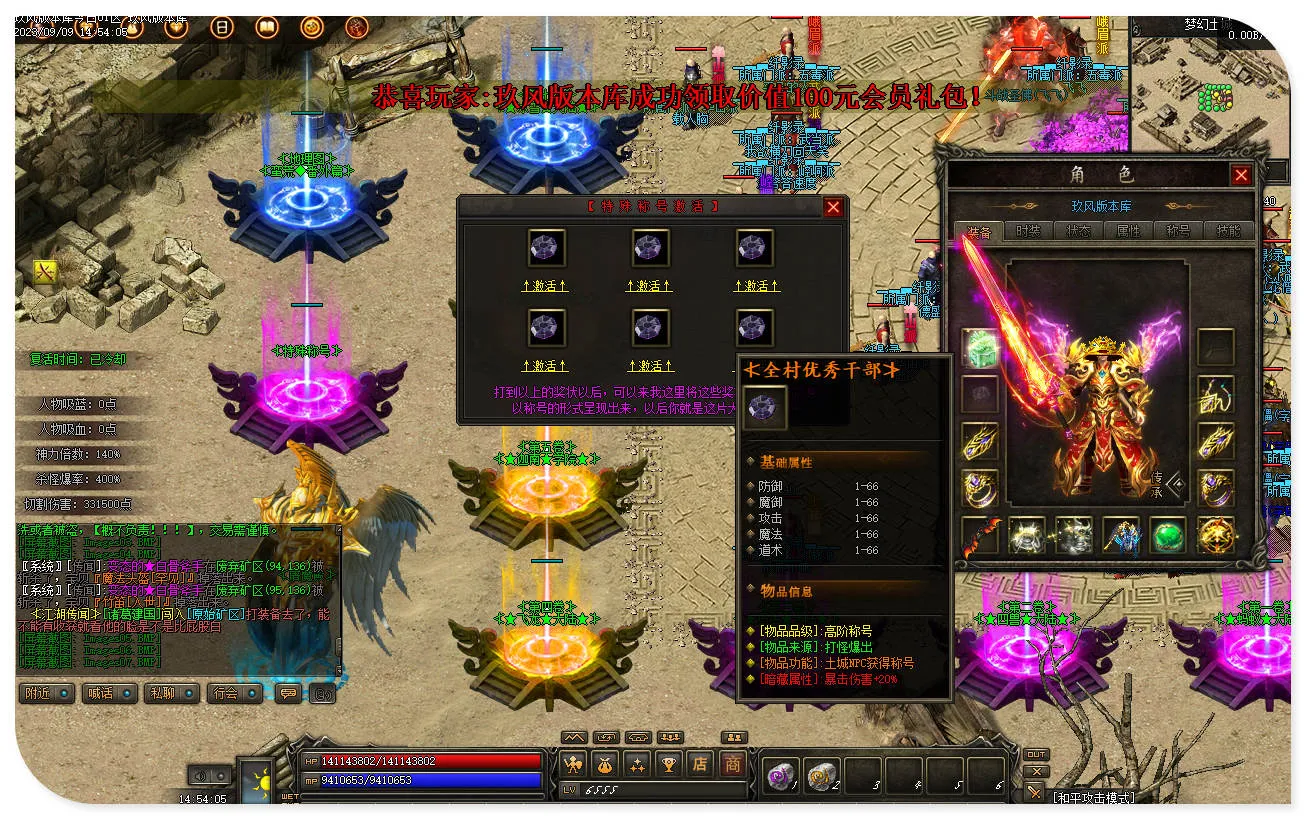Viewport: 1306px width, 819px height.
Task: Switch to the 时装 fashion tab
Action: pyautogui.click(x=1028, y=230)
